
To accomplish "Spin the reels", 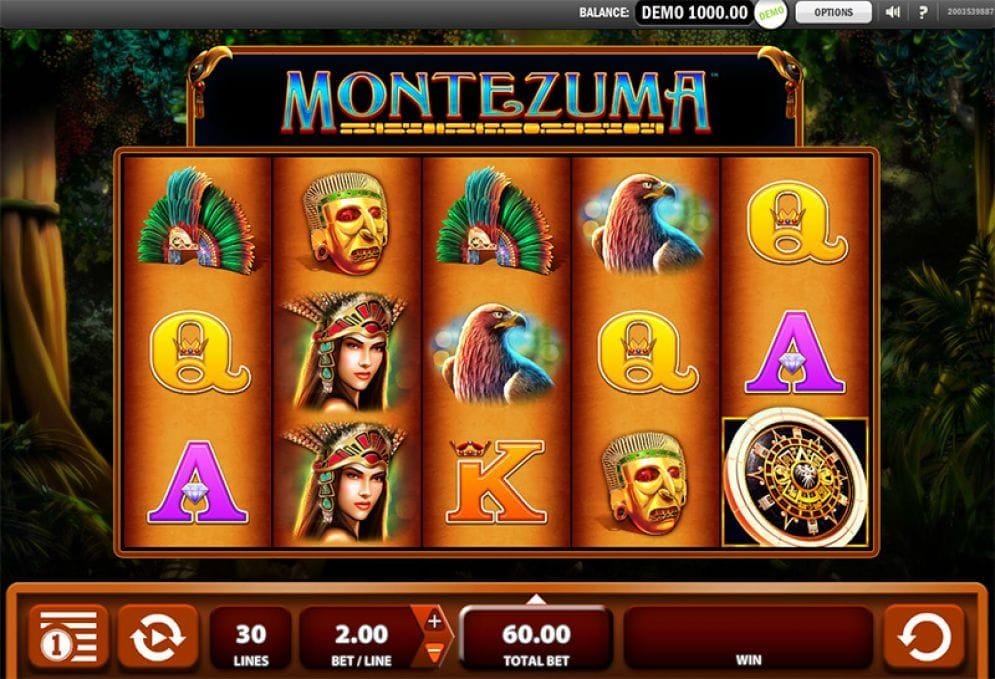I will tap(923, 636).
